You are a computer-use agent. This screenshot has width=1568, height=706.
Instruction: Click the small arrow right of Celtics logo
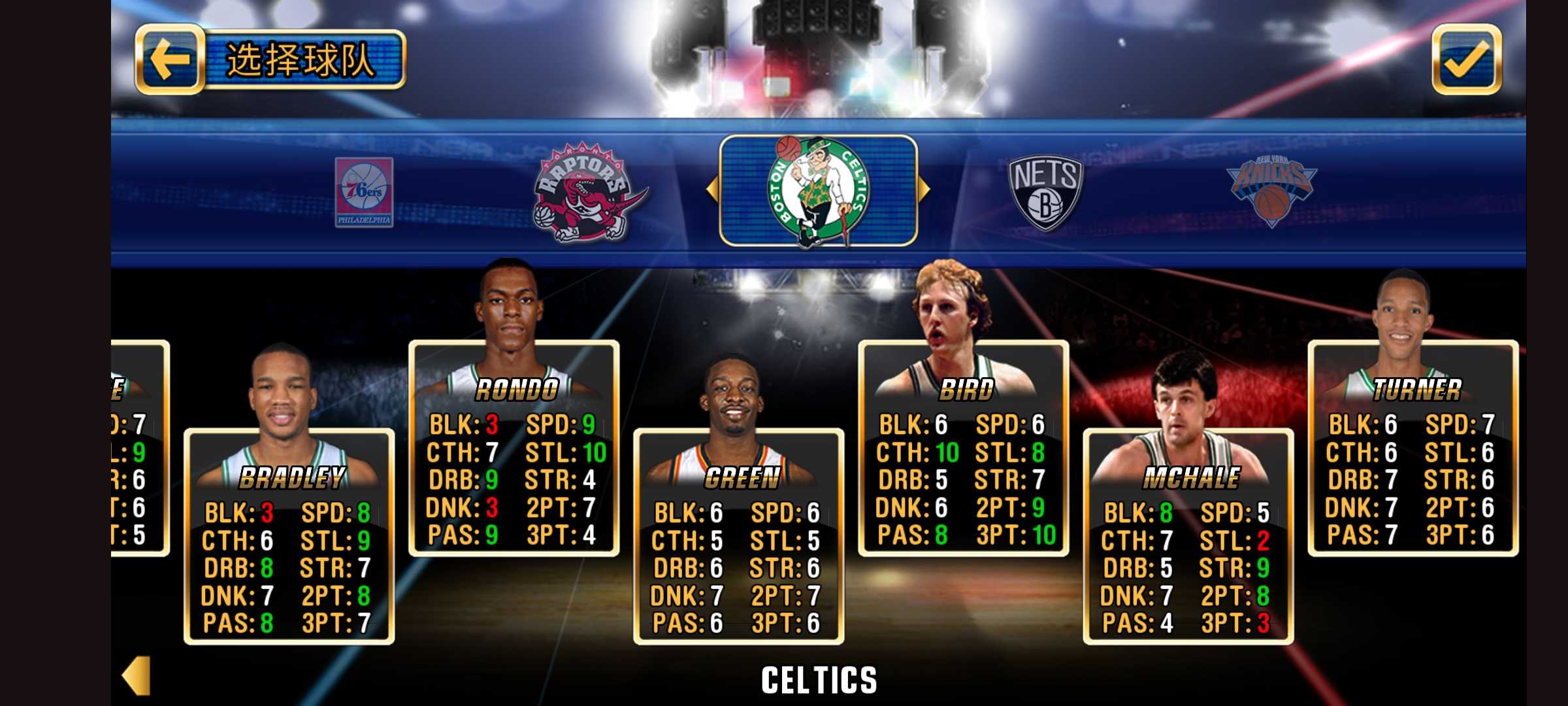pyautogui.click(x=924, y=190)
